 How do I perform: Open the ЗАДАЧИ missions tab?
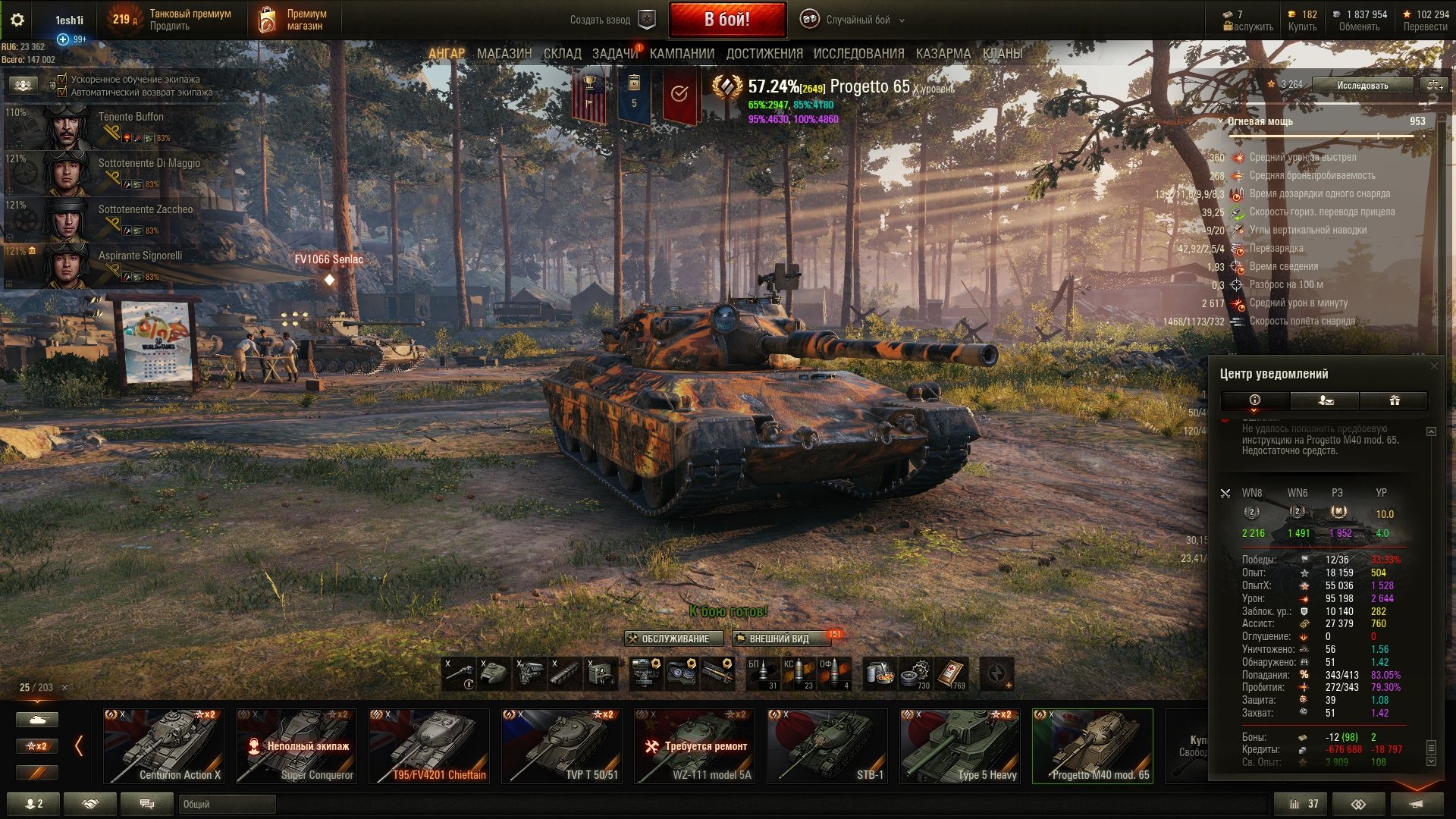[614, 54]
